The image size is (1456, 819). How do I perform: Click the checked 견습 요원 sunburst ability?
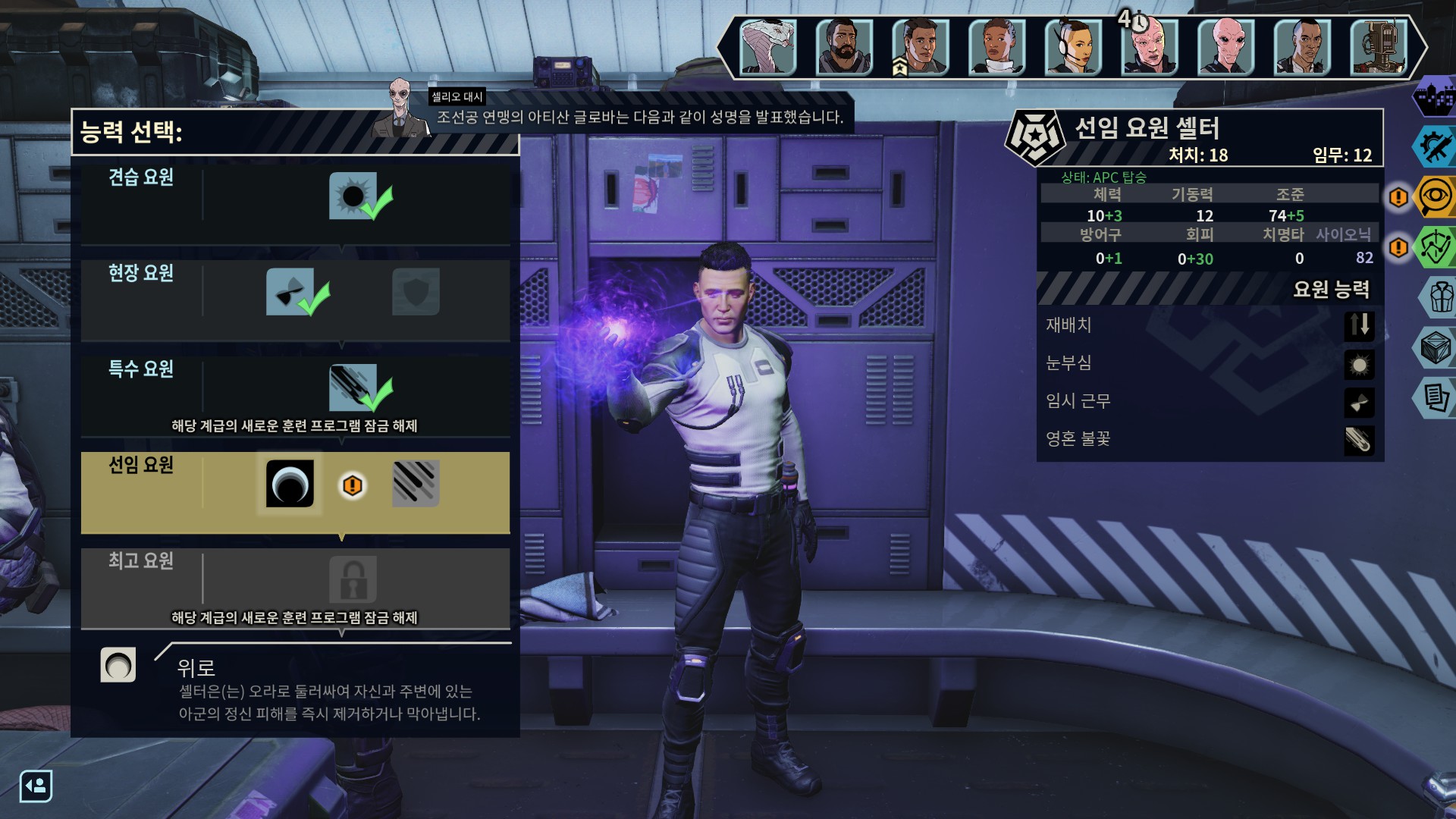pos(353,196)
